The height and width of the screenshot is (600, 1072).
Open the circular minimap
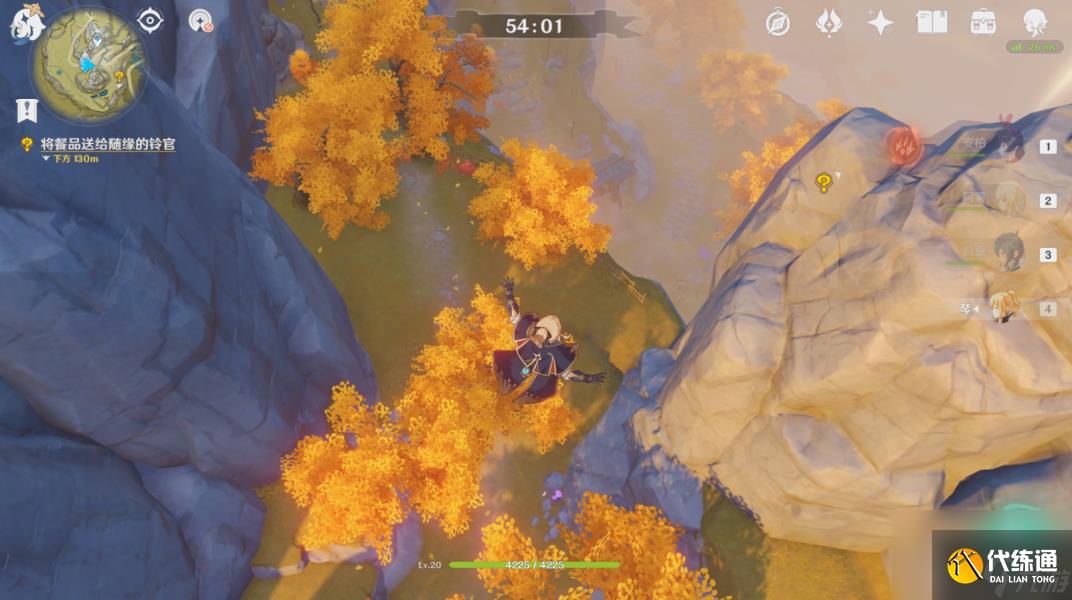88,64
